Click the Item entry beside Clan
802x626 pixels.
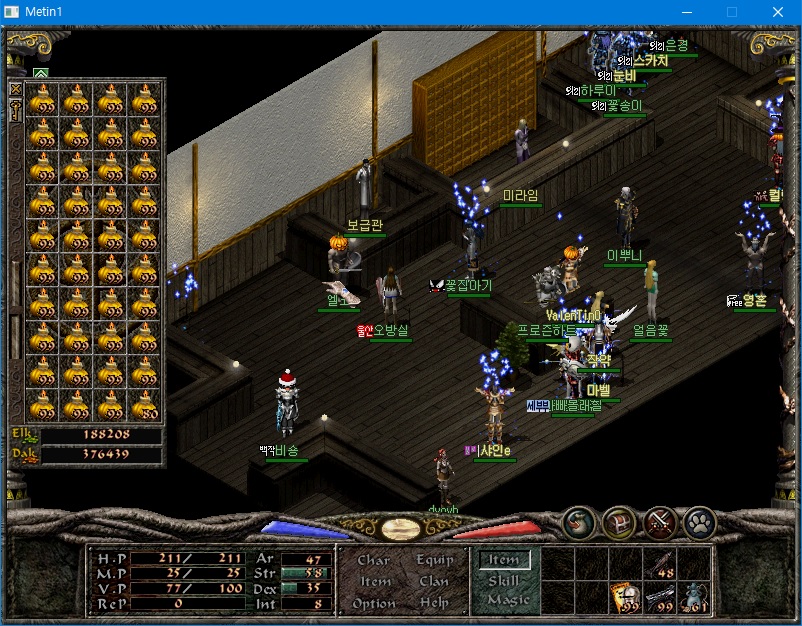tap(375, 582)
